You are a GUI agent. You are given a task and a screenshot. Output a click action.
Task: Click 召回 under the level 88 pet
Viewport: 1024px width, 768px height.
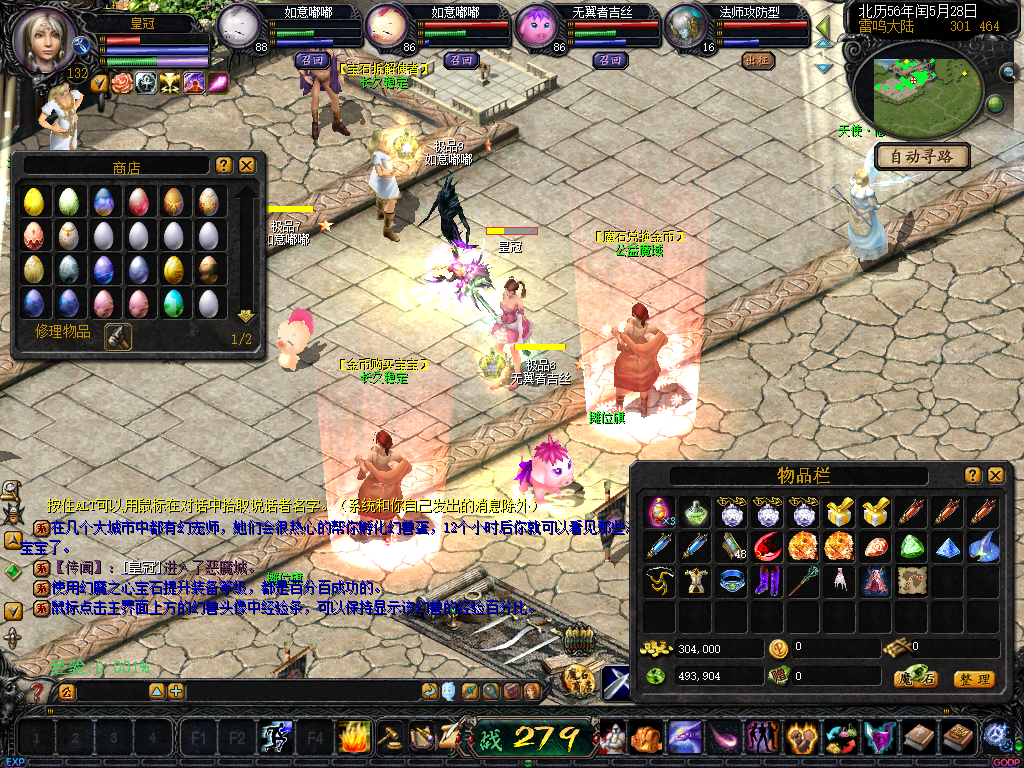(x=310, y=60)
